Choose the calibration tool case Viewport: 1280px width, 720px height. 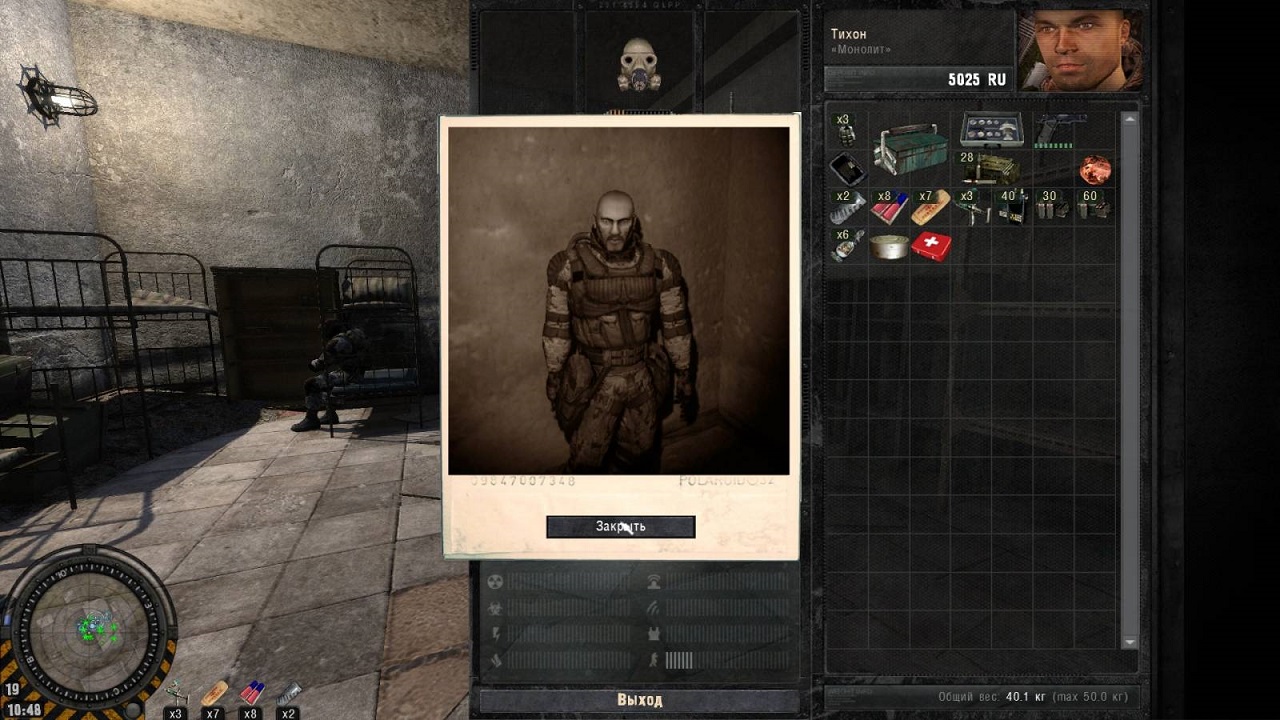click(992, 129)
